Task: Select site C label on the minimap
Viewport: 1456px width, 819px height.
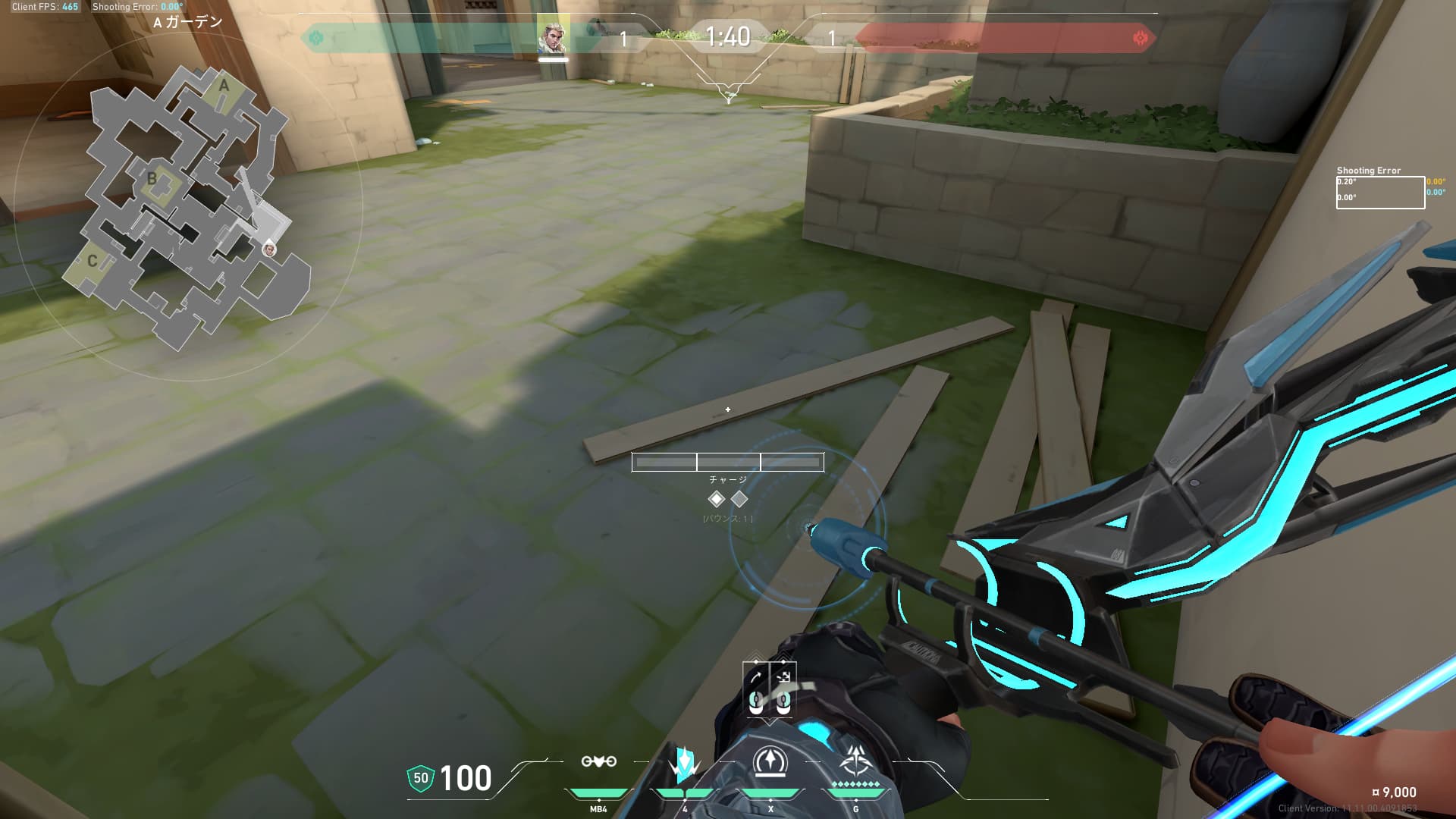Action: coord(92,261)
